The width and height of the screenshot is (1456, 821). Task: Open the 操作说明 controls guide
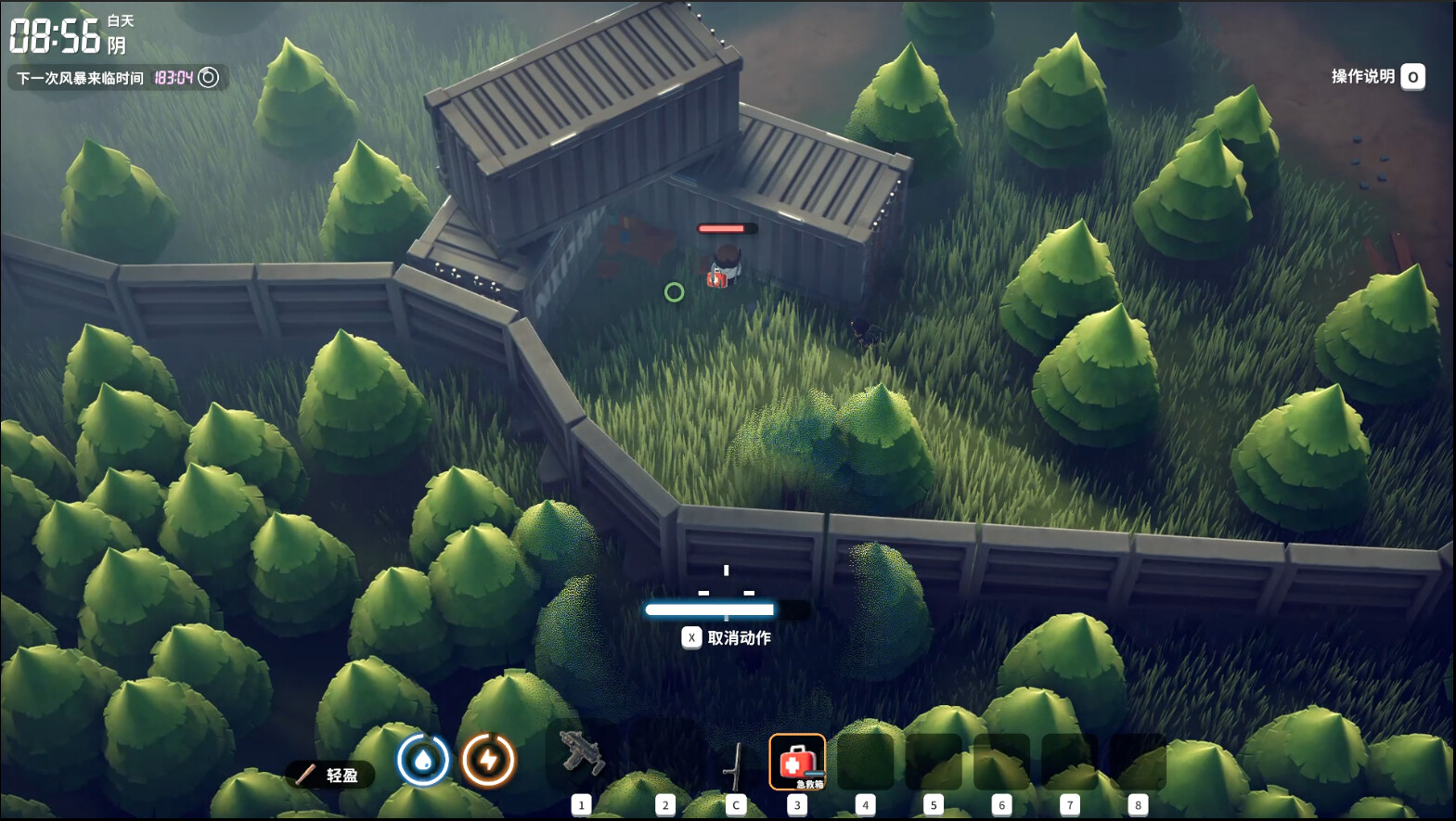pos(1377,77)
